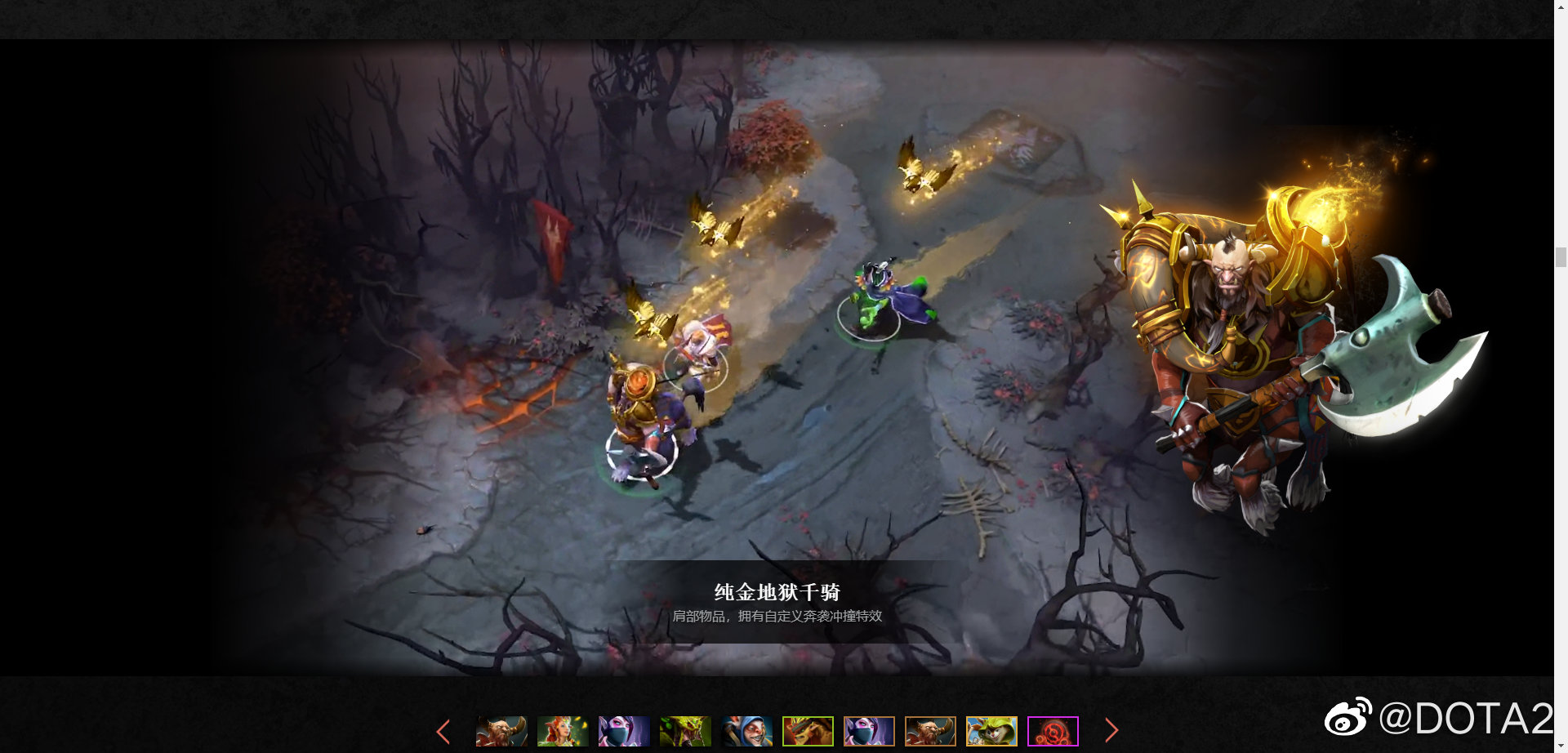Viewport: 1568px width, 753px height.
Task: Select the Venomancer green hero icon
Action: point(684,731)
